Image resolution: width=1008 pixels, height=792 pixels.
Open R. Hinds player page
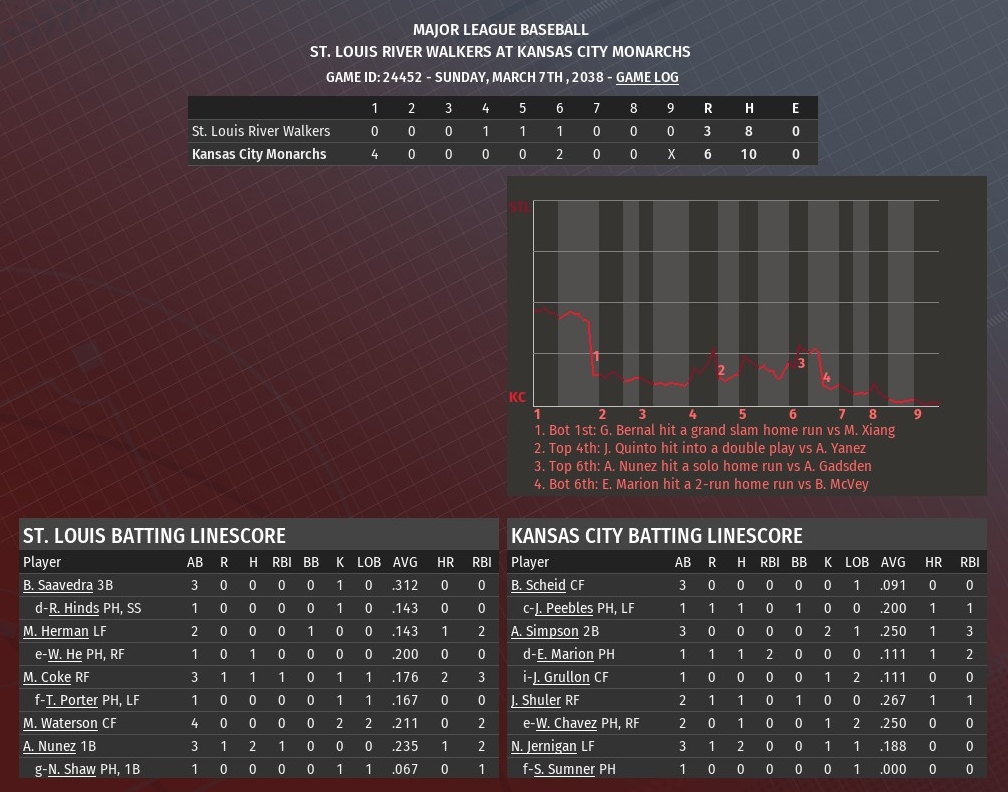click(74, 608)
